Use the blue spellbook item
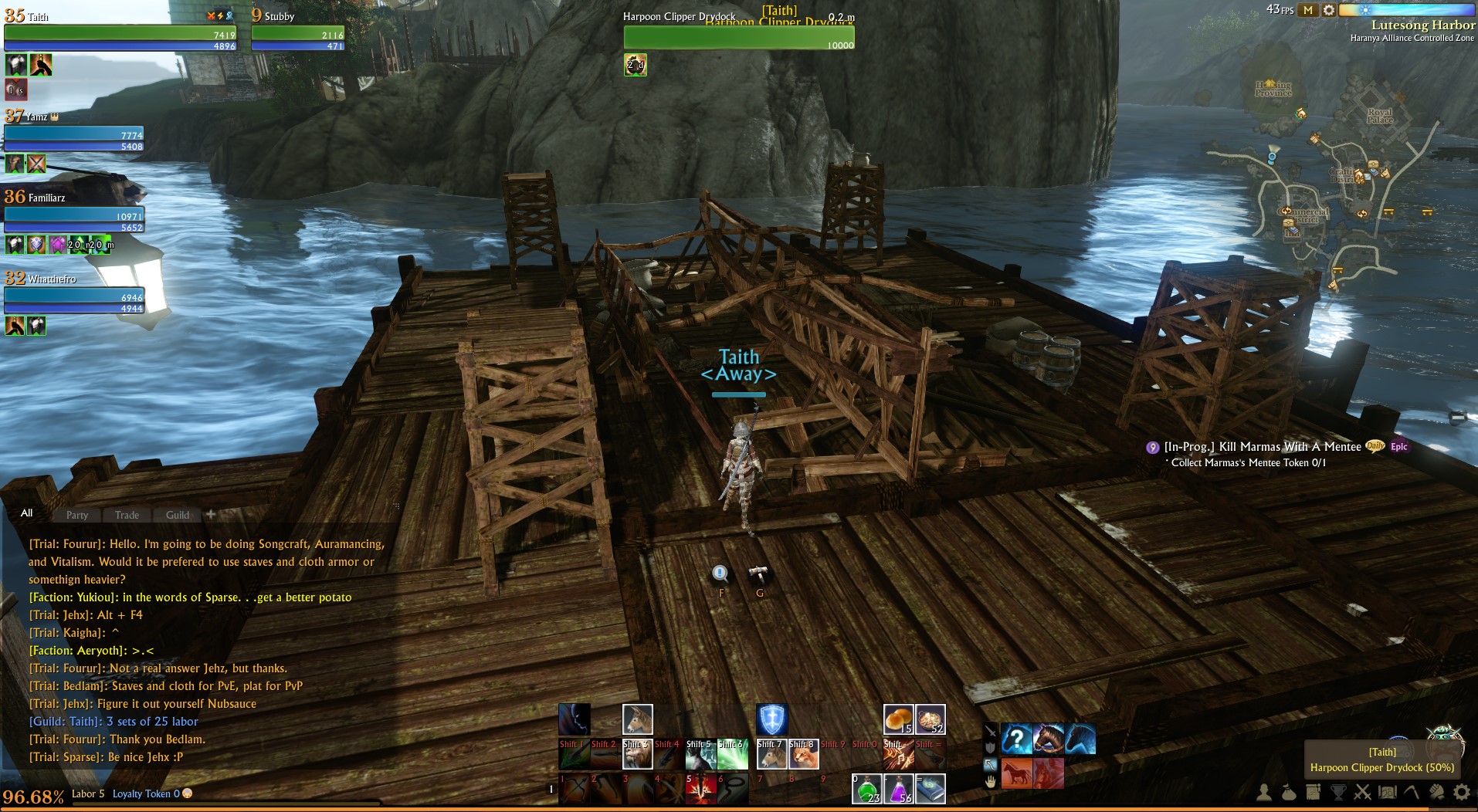The height and width of the screenshot is (812, 1478). pyautogui.click(x=931, y=789)
